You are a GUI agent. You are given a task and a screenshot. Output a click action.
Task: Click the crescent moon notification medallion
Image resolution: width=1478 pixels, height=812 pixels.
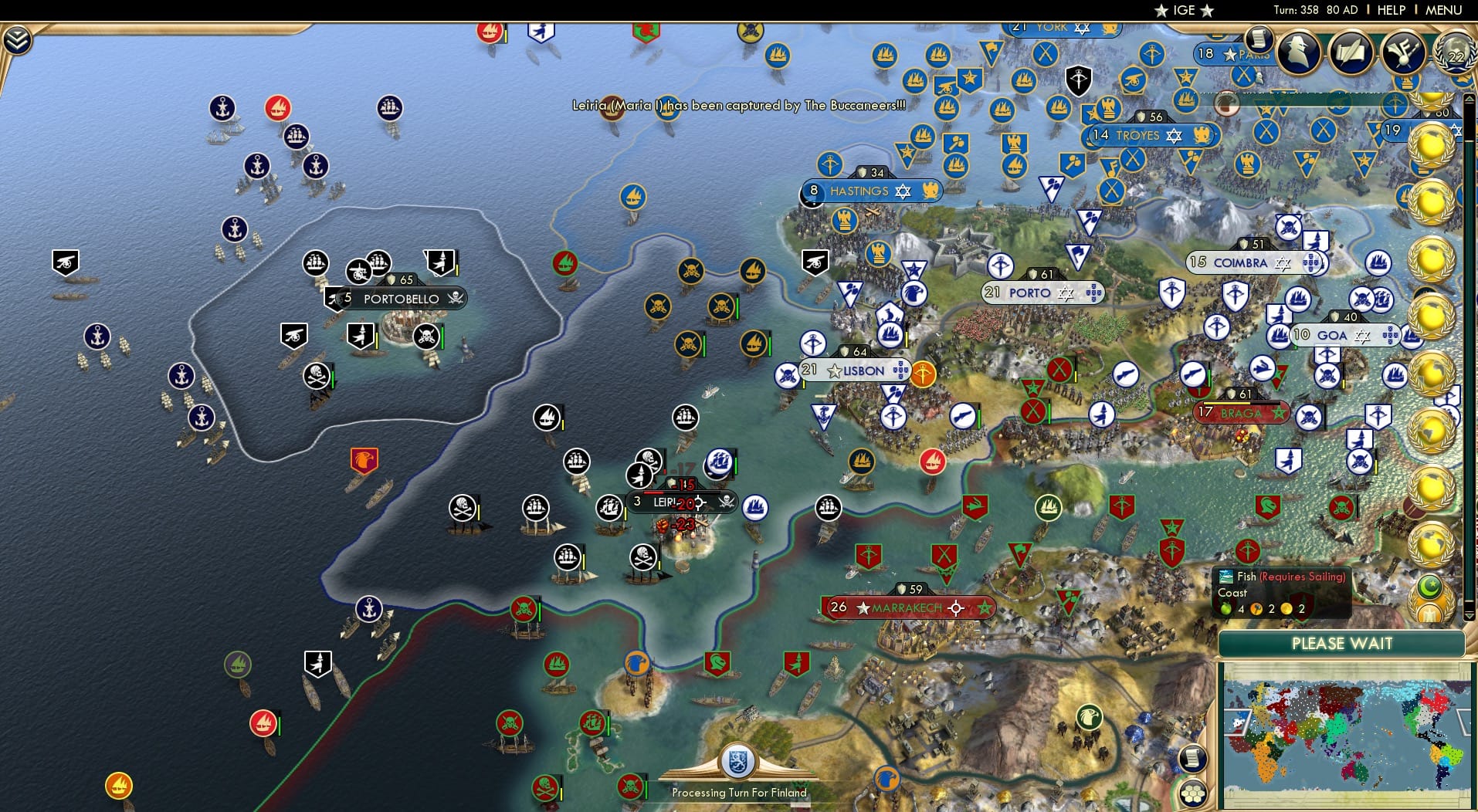coord(1429,587)
